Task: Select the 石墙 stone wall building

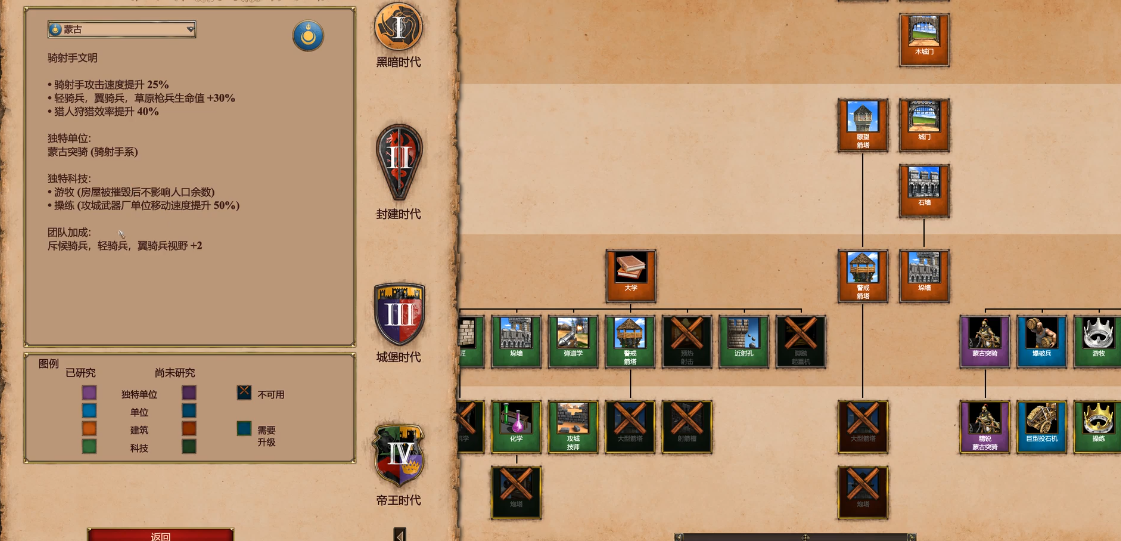Action: pyautogui.click(x=924, y=190)
